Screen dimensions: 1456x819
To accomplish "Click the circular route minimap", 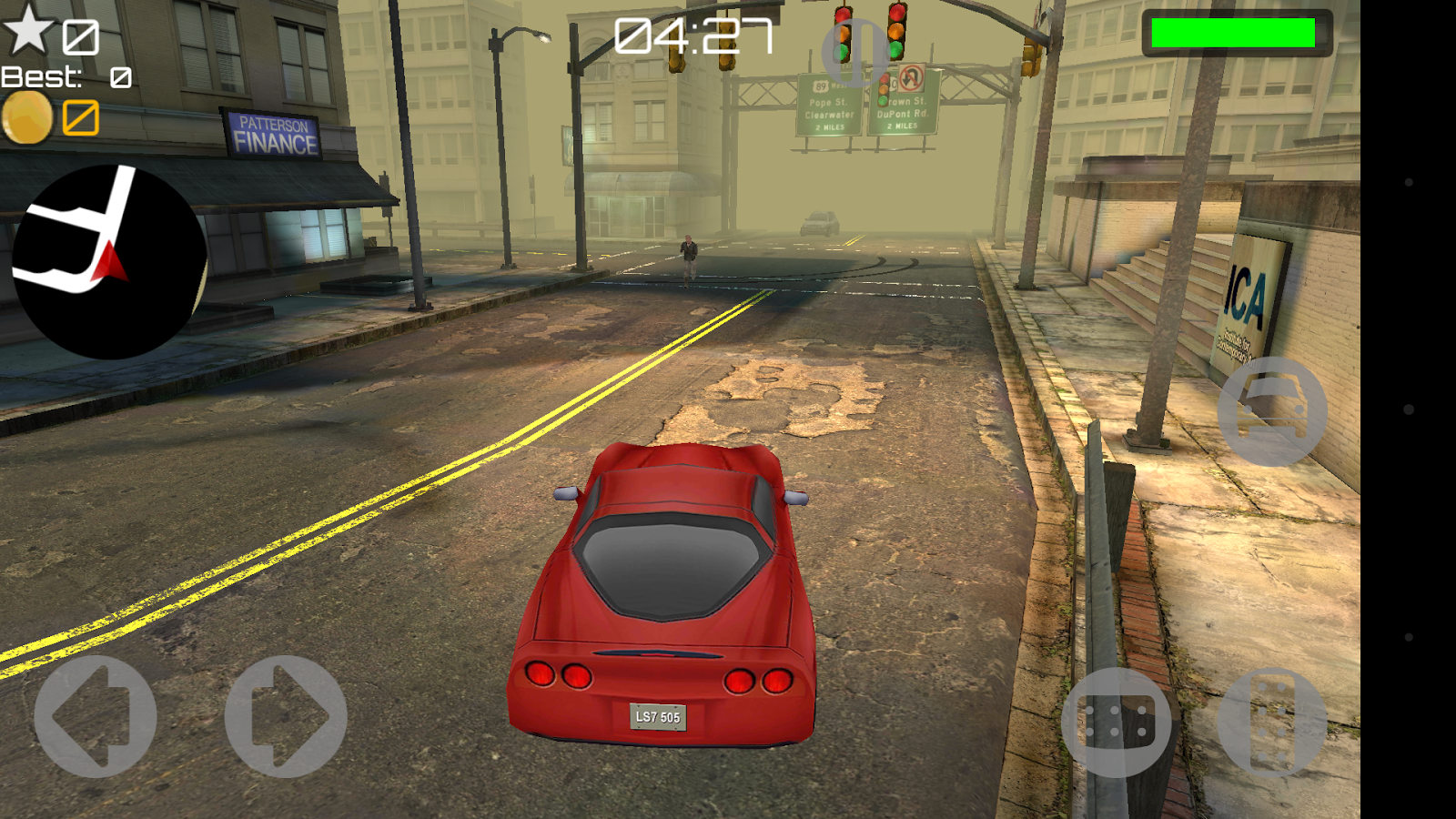I will tap(109, 262).
